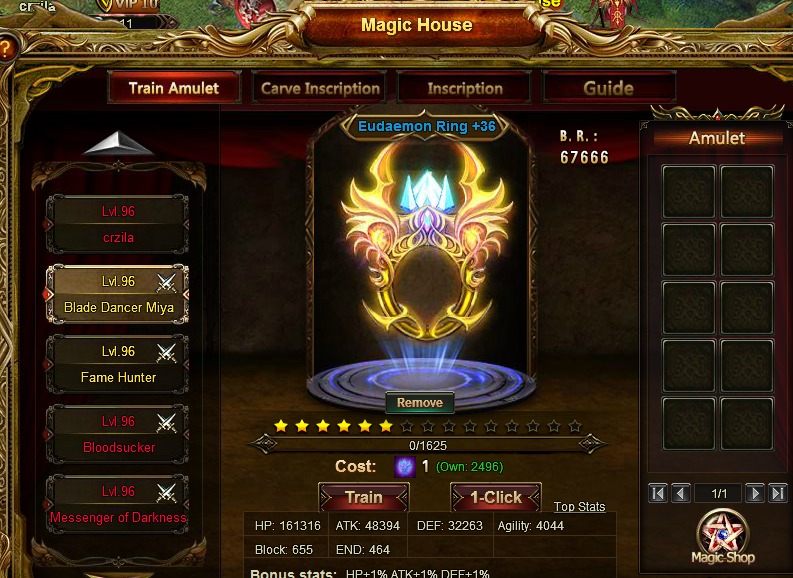Open the Carve Inscription tab
Viewport: 793px width, 578px height.
click(x=320, y=88)
